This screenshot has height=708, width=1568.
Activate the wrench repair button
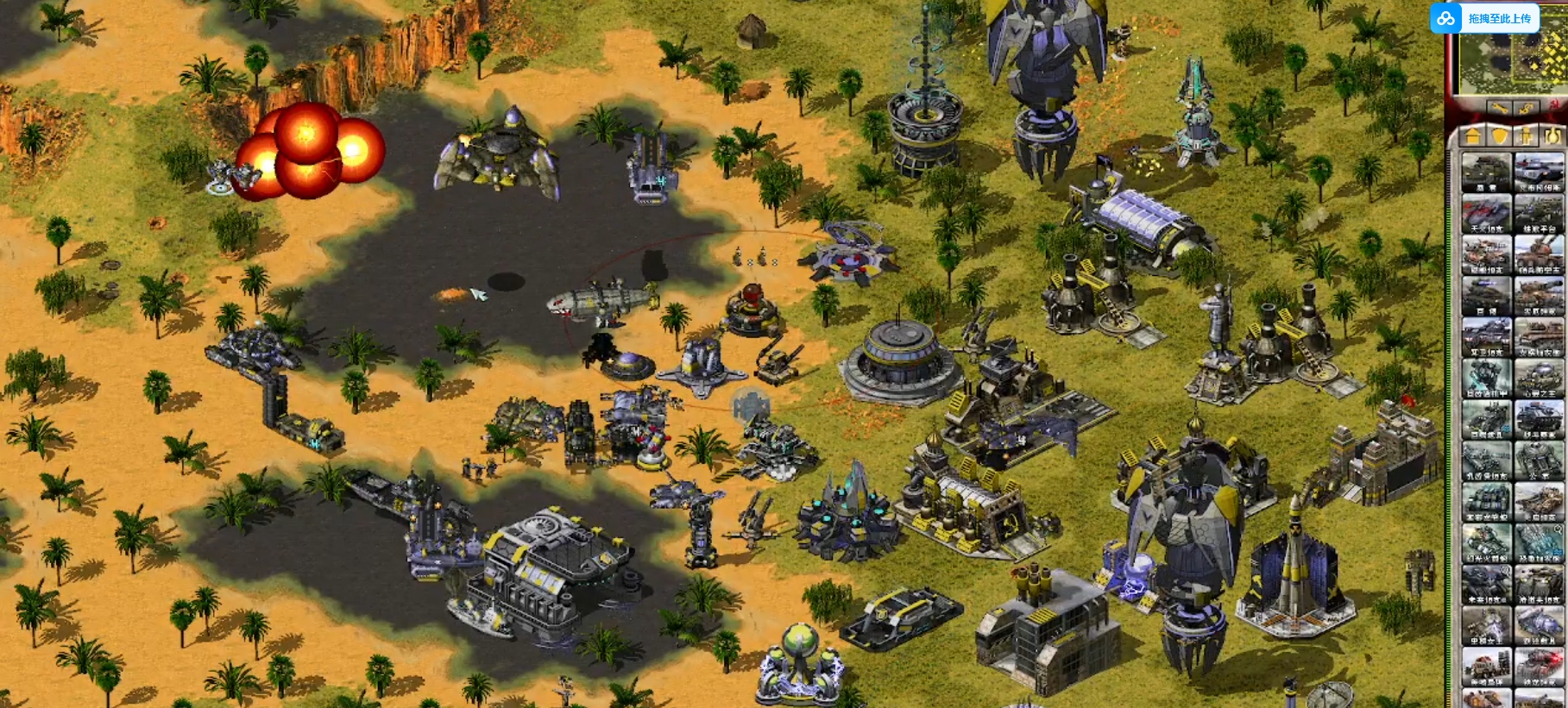[x=1499, y=109]
